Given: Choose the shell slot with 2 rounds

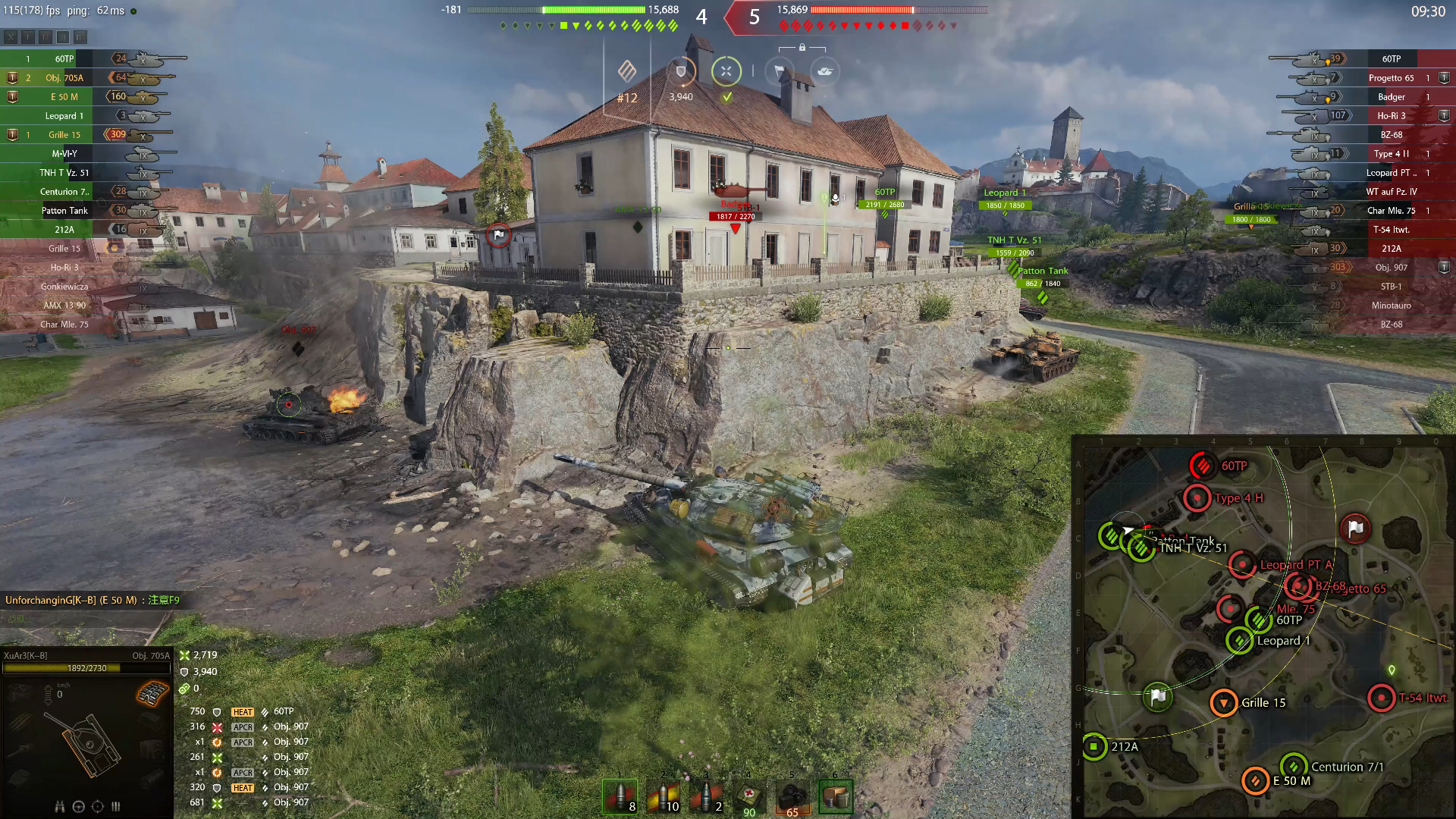Looking at the screenshot, I should (706, 796).
